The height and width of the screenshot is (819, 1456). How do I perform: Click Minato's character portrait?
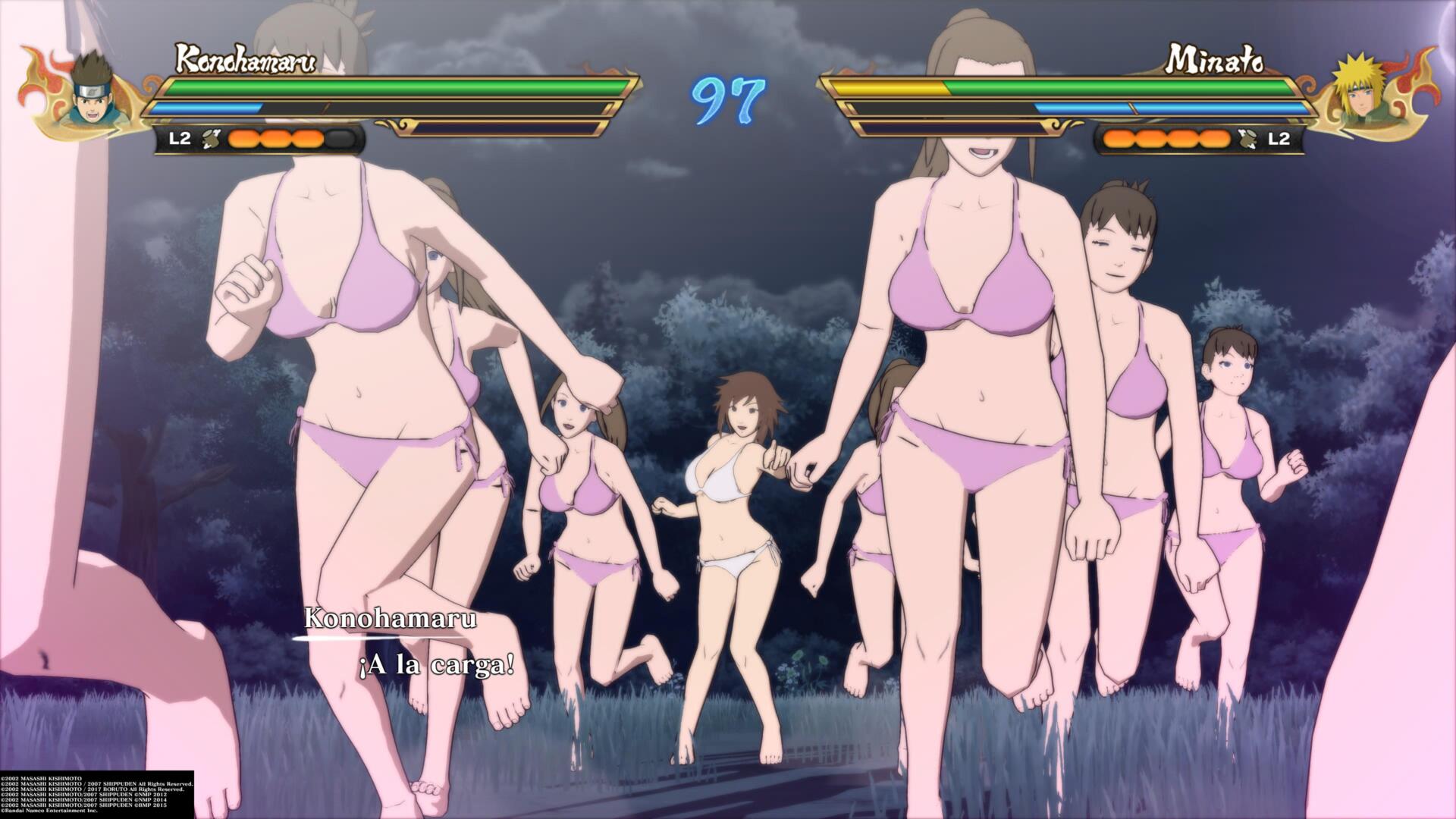click(x=1363, y=92)
